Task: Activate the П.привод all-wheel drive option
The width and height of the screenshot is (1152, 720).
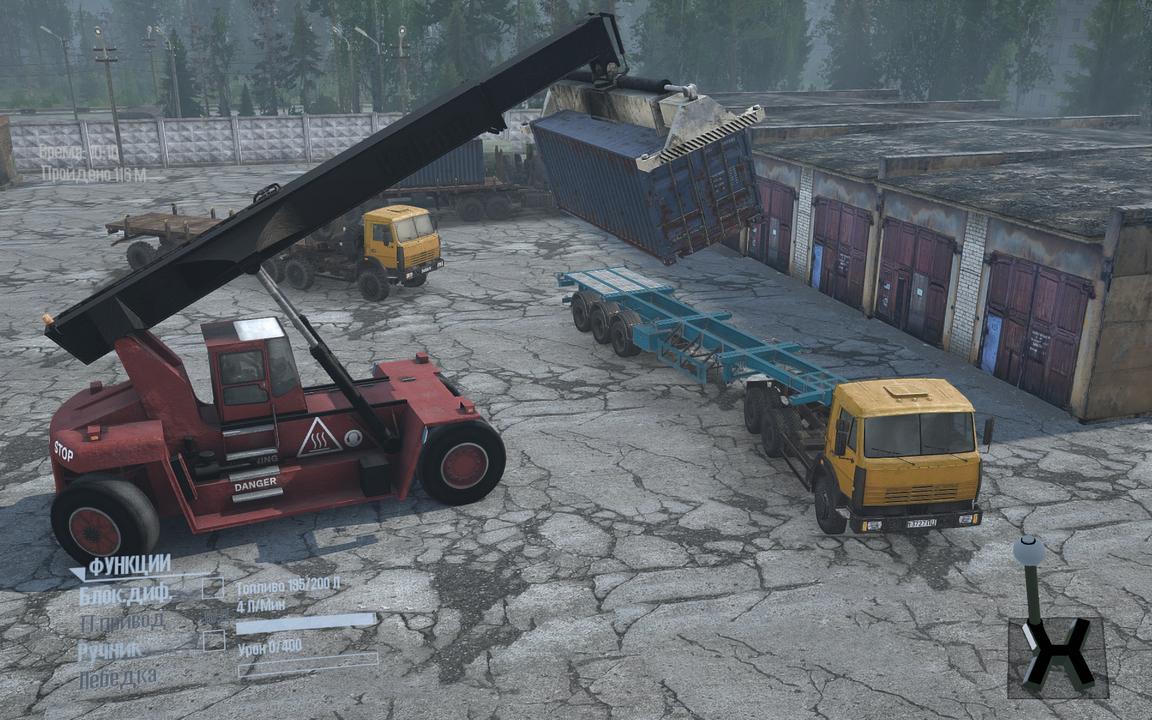Action: pos(121,622)
